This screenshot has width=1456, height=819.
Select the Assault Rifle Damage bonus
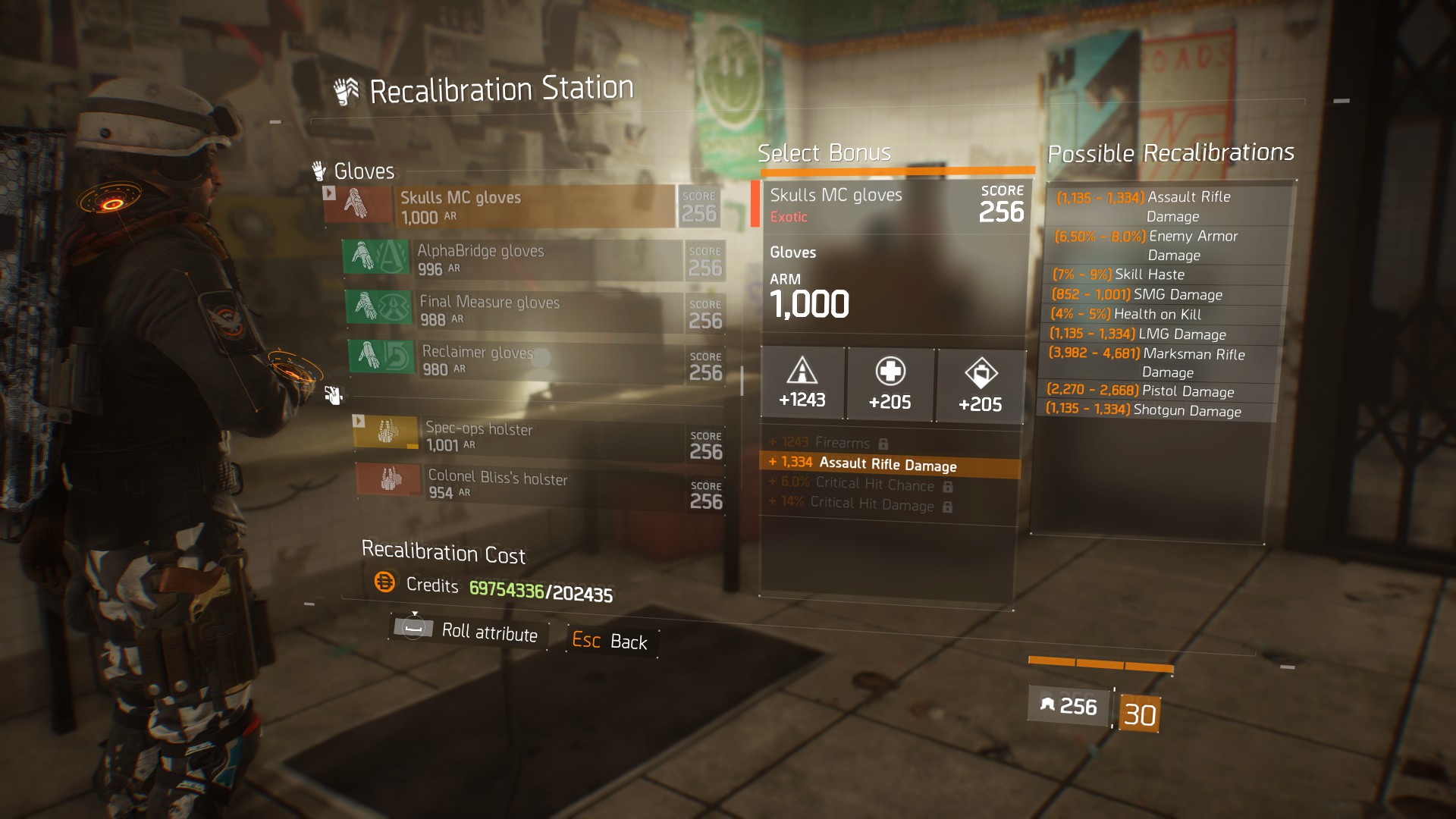pos(889,464)
